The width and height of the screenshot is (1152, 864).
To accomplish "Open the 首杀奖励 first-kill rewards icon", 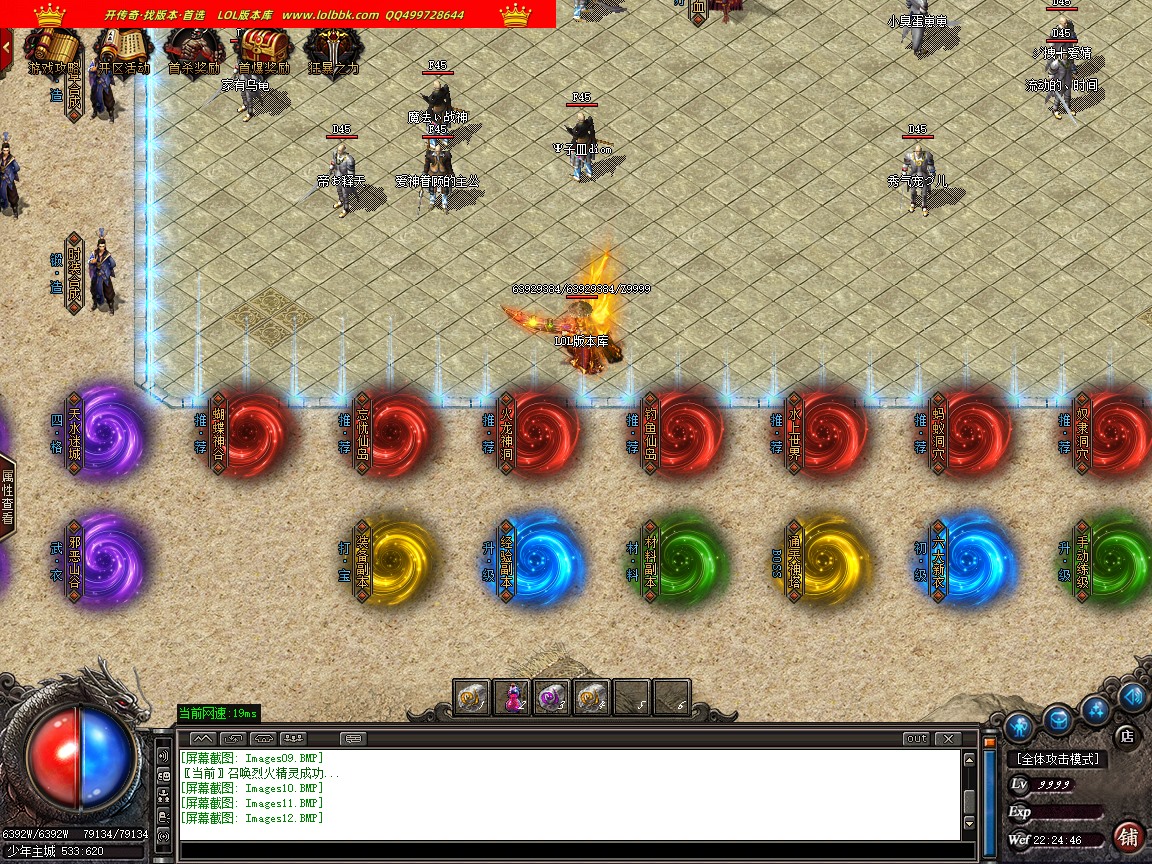I will [x=193, y=48].
